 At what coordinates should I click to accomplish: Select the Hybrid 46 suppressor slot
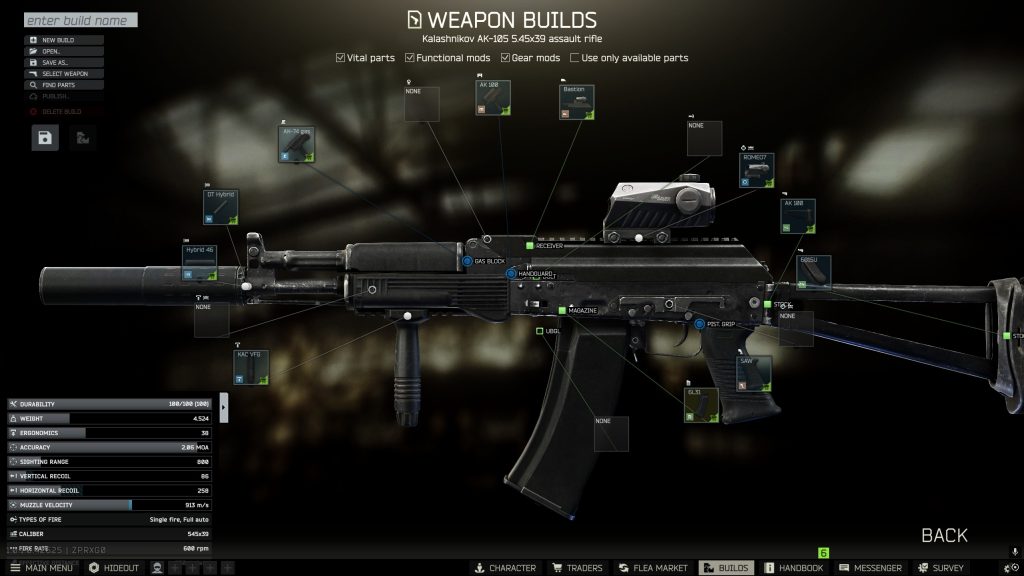[199, 262]
